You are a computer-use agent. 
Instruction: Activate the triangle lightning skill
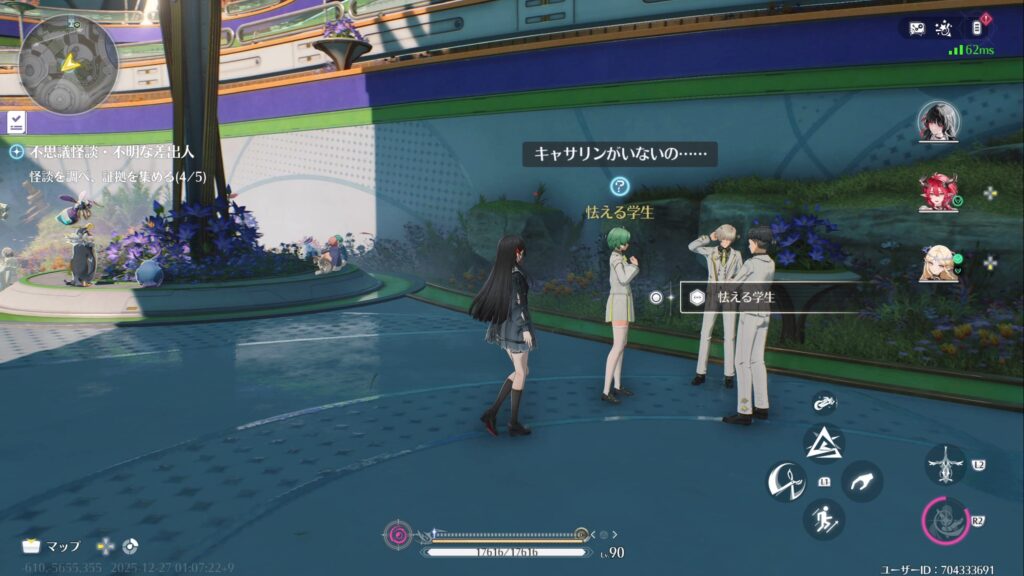[824, 443]
